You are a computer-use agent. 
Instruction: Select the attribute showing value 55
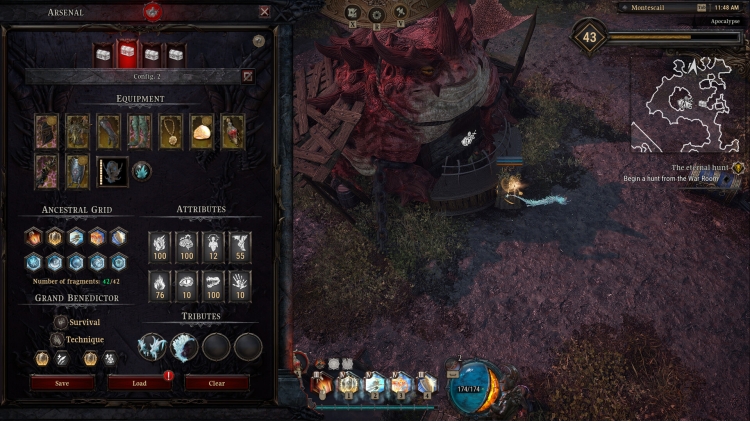pyautogui.click(x=239, y=247)
